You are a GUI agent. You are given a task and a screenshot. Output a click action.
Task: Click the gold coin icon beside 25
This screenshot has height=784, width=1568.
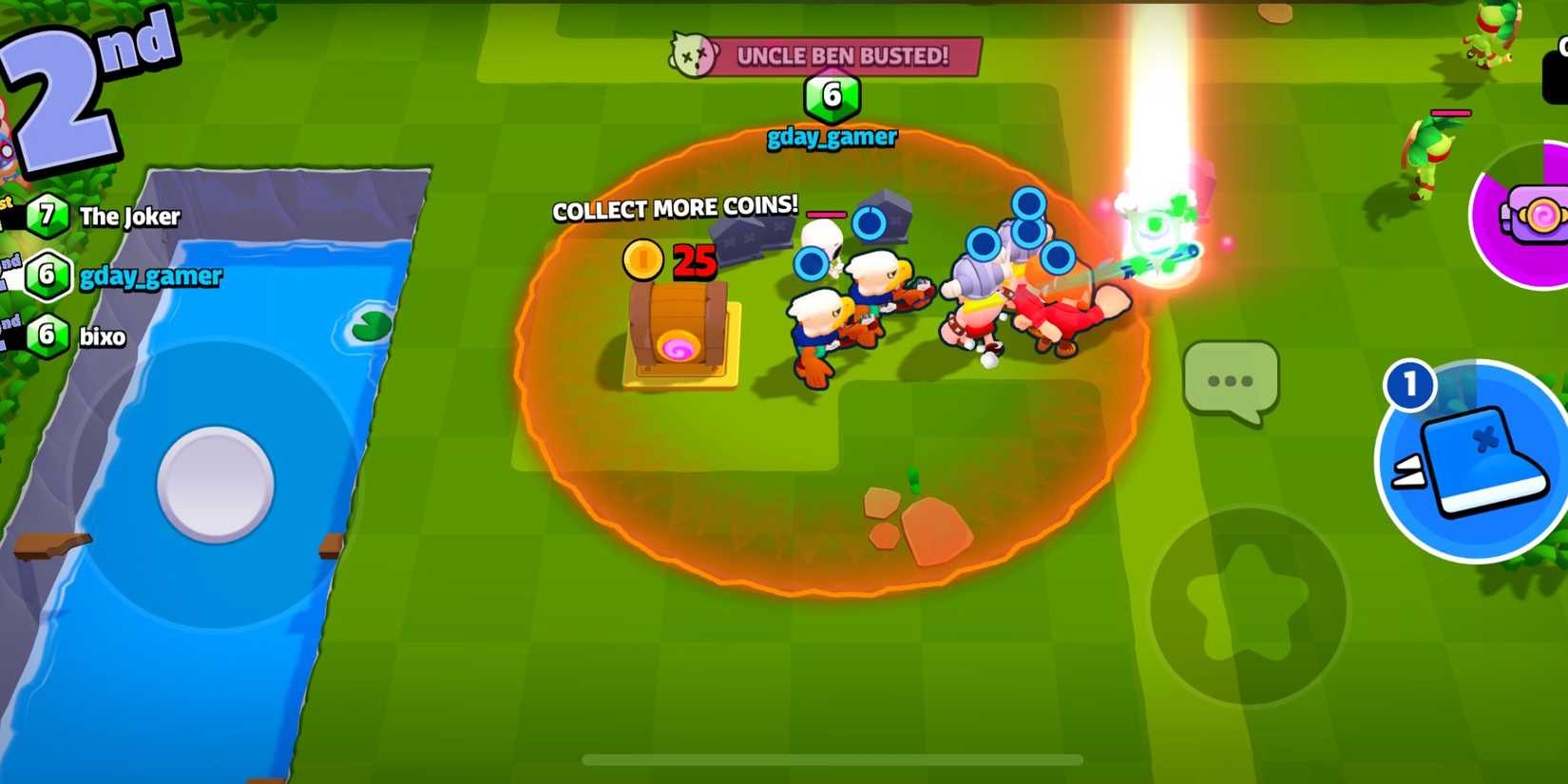point(642,262)
